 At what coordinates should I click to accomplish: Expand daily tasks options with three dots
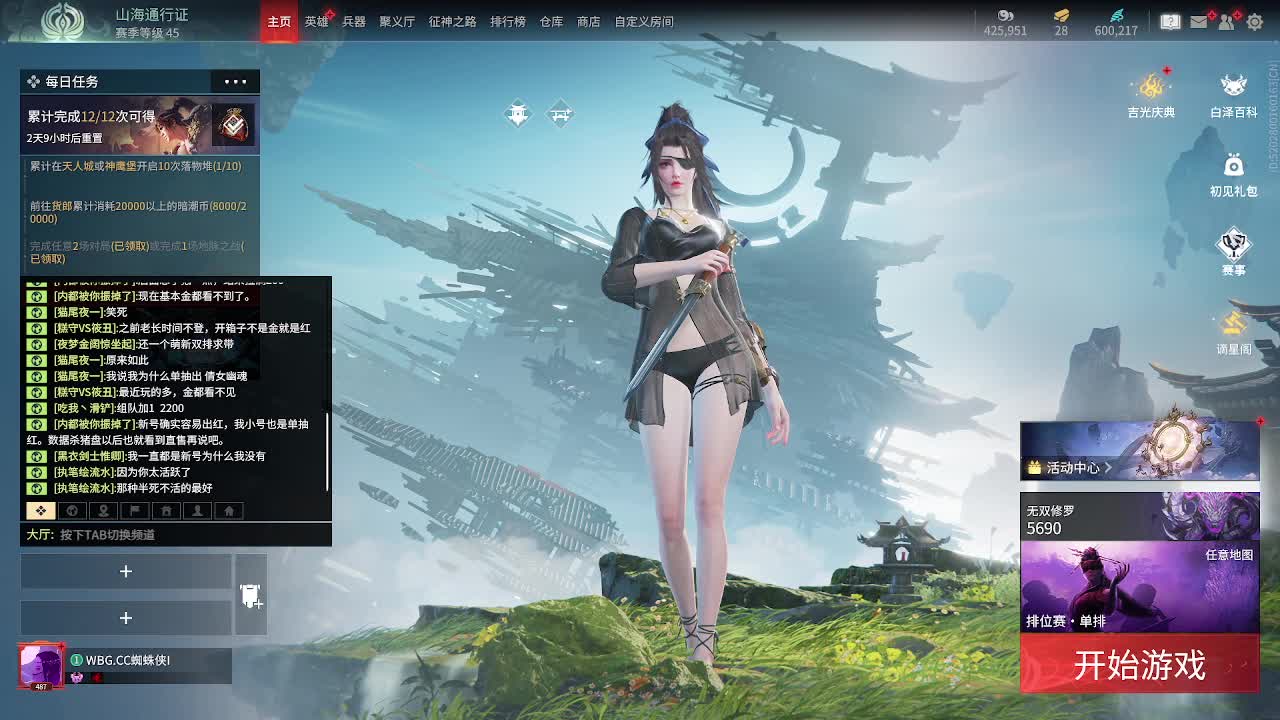(x=235, y=82)
